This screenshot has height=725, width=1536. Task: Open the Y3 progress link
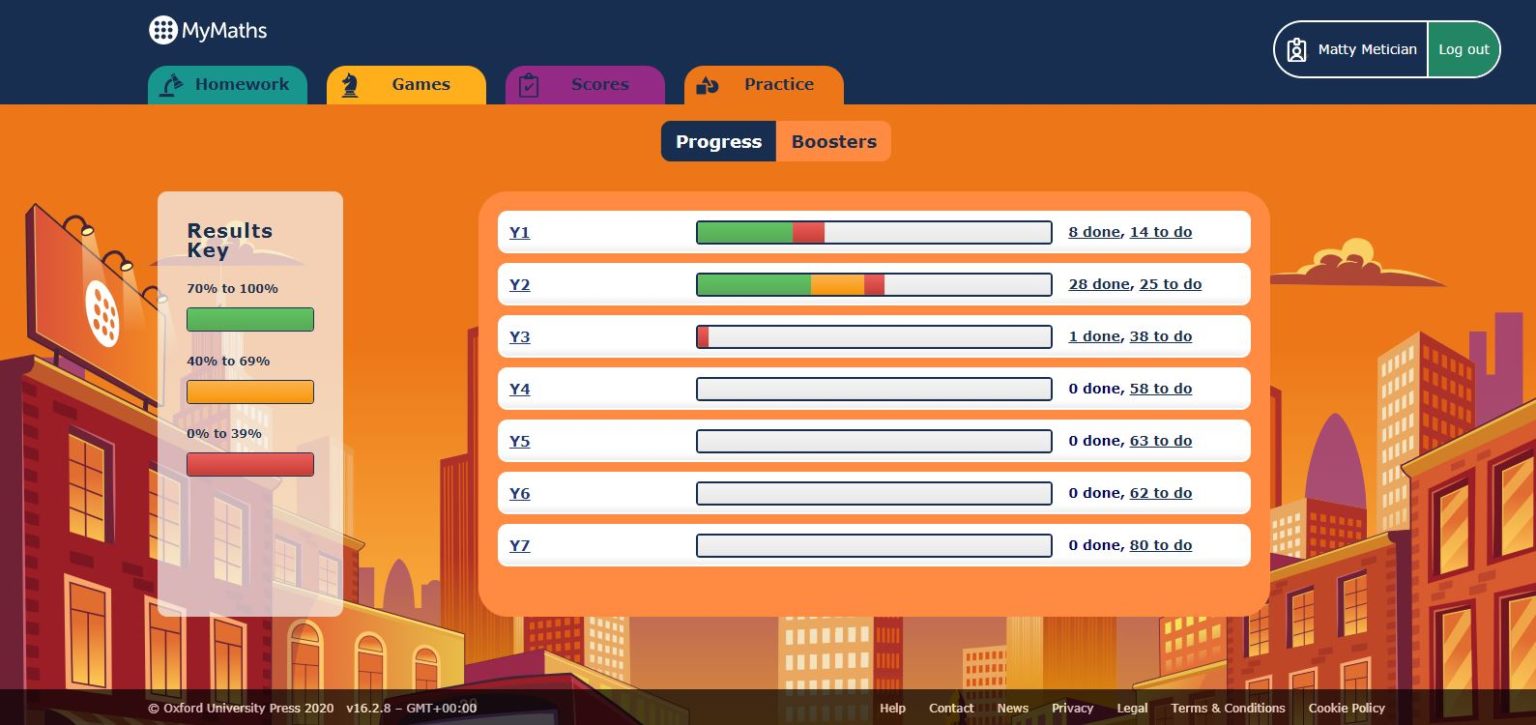520,336
